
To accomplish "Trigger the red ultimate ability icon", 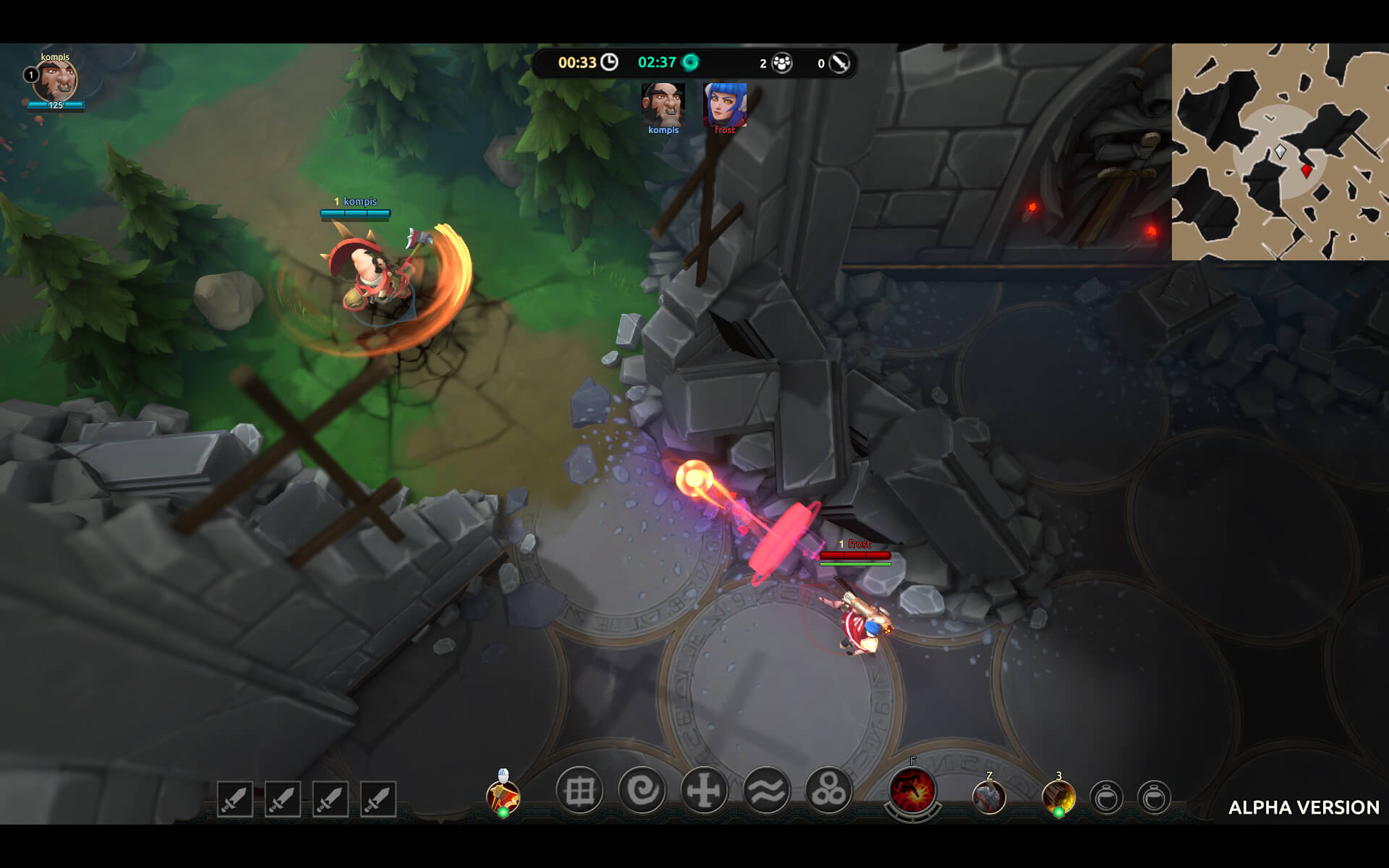I will pyautogui.click(x=913, y=791).
